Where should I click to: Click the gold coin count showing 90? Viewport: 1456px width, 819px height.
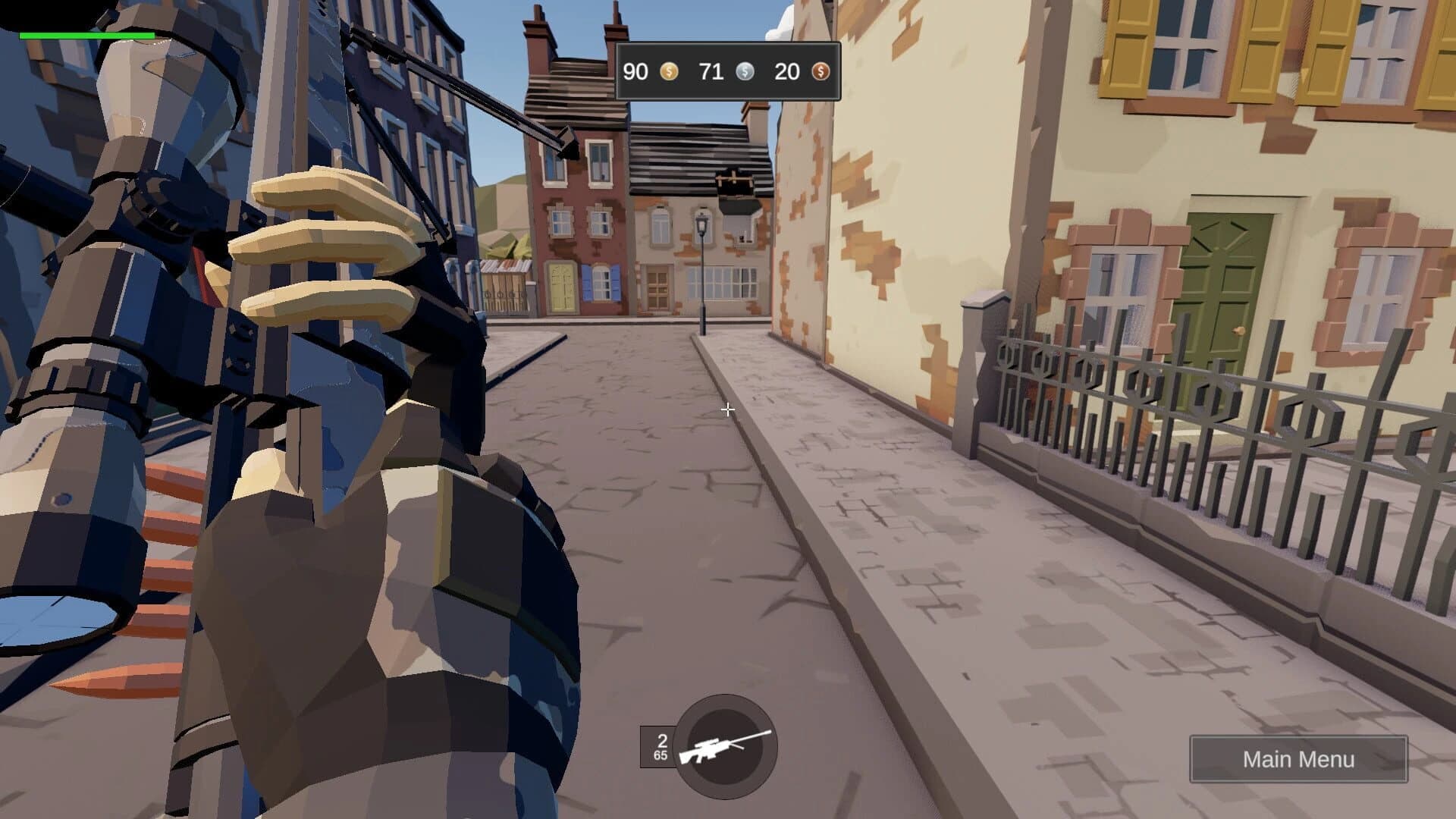635,72
